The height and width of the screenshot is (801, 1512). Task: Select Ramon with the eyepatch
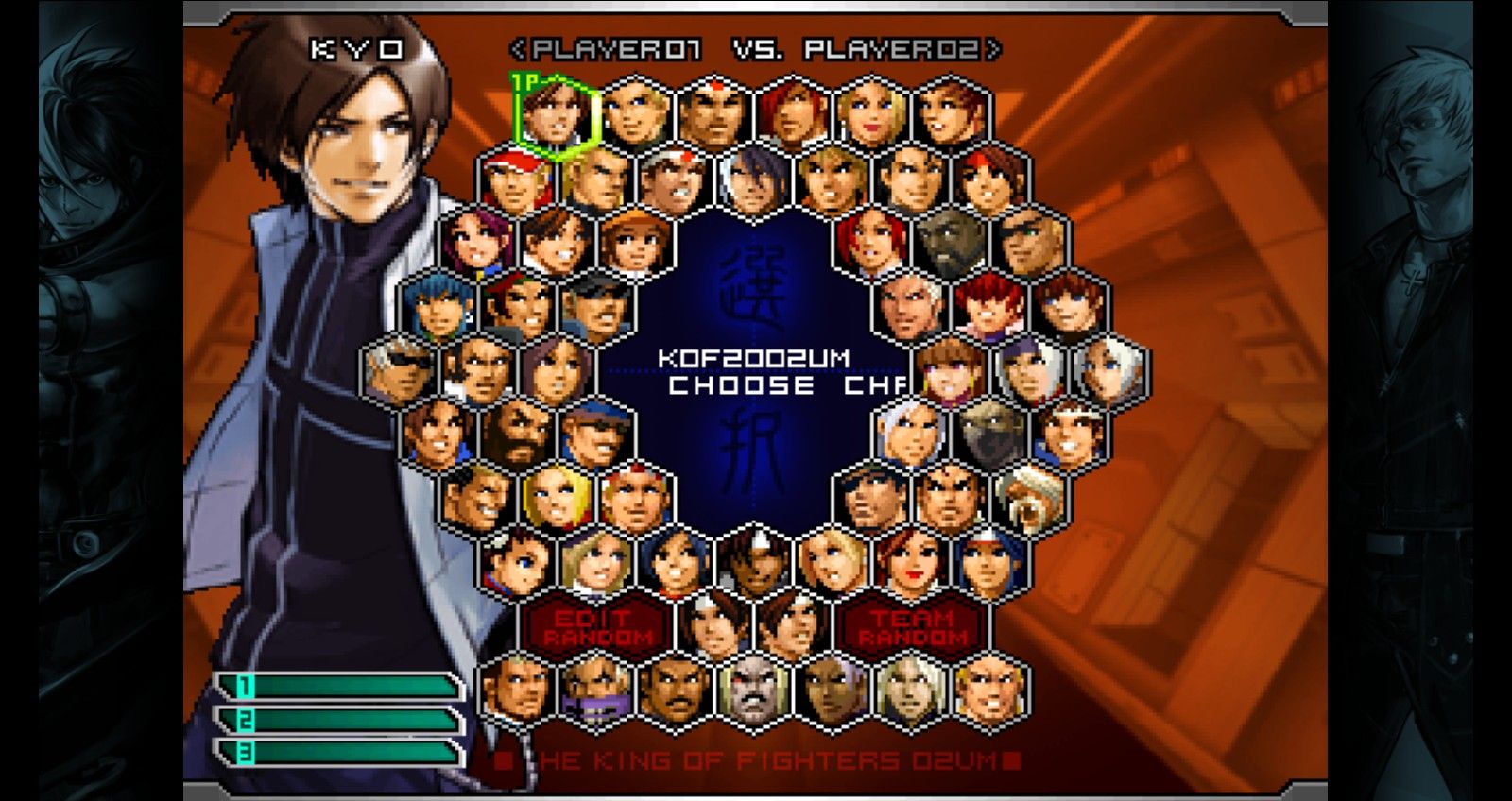1032,243
